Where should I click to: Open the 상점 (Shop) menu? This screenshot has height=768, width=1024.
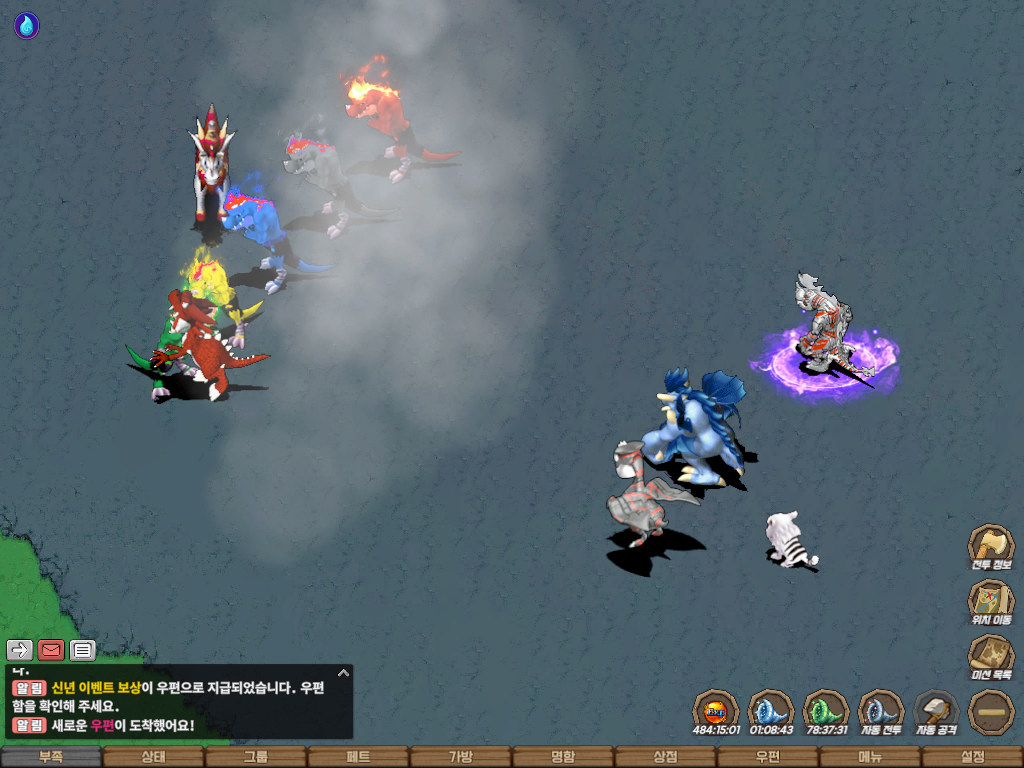click(x=665, y=757)
